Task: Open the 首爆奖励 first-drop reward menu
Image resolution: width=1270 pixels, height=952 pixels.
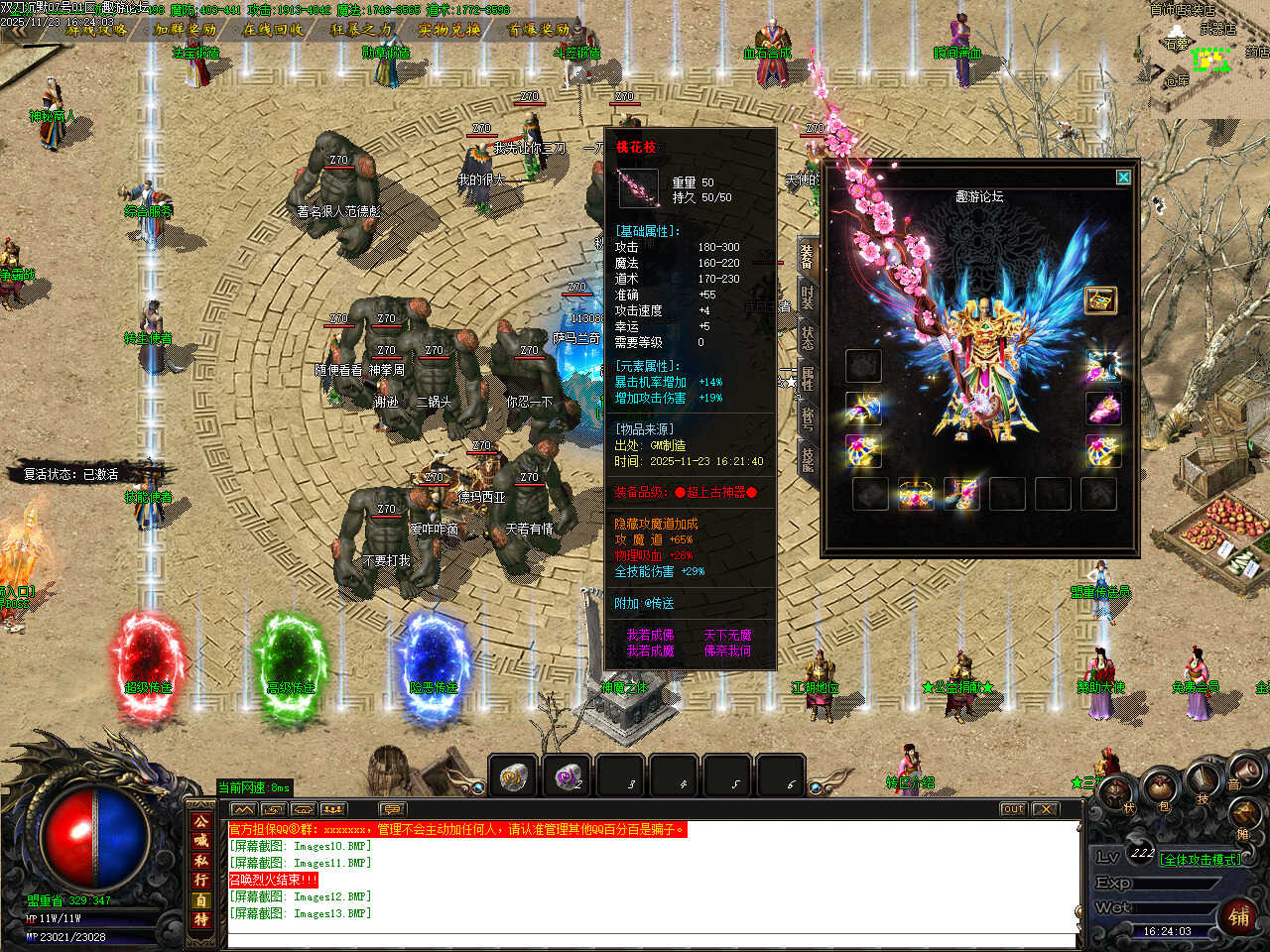Action: 539,30
